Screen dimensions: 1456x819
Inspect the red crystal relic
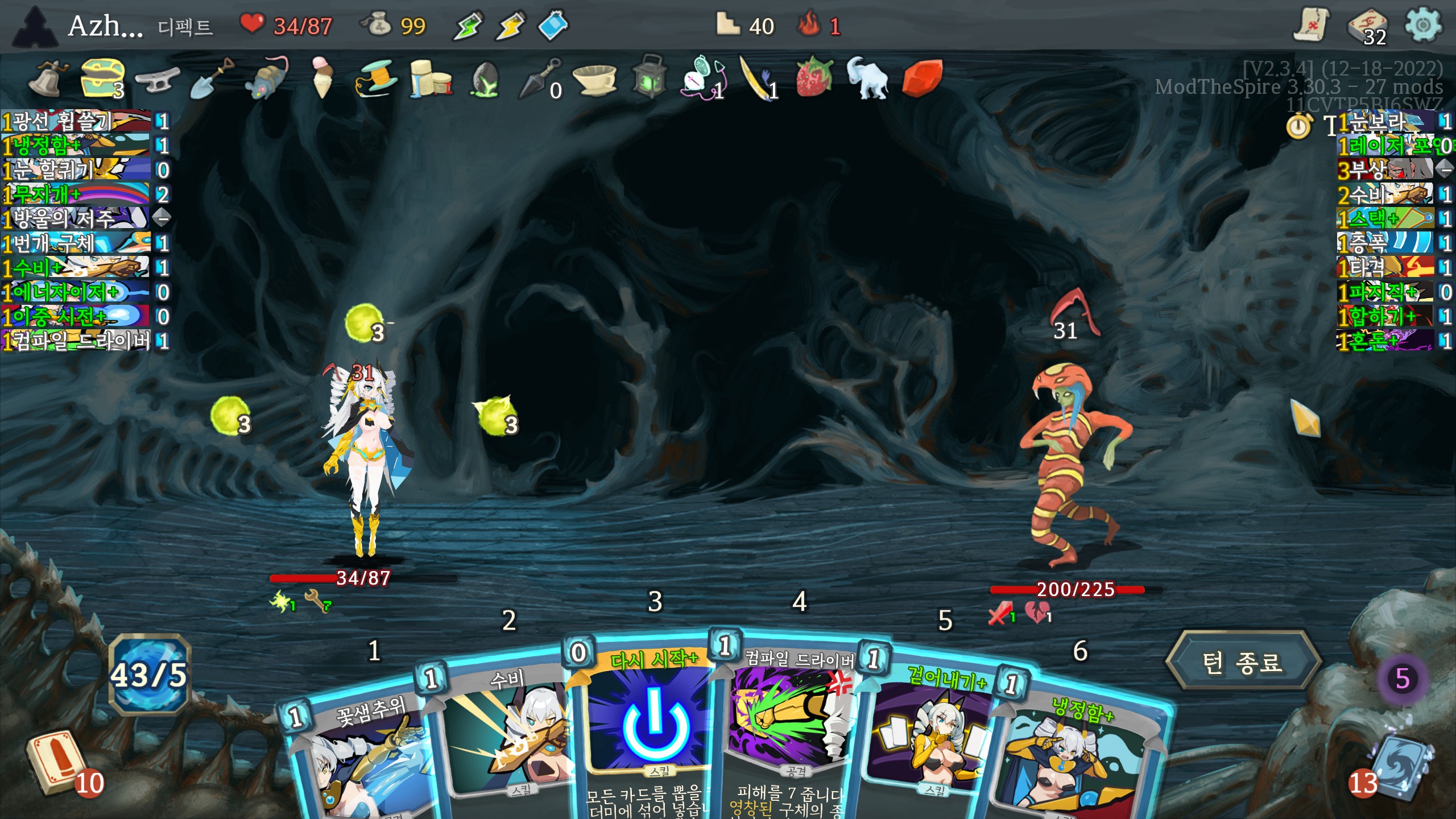click(922, 77)
